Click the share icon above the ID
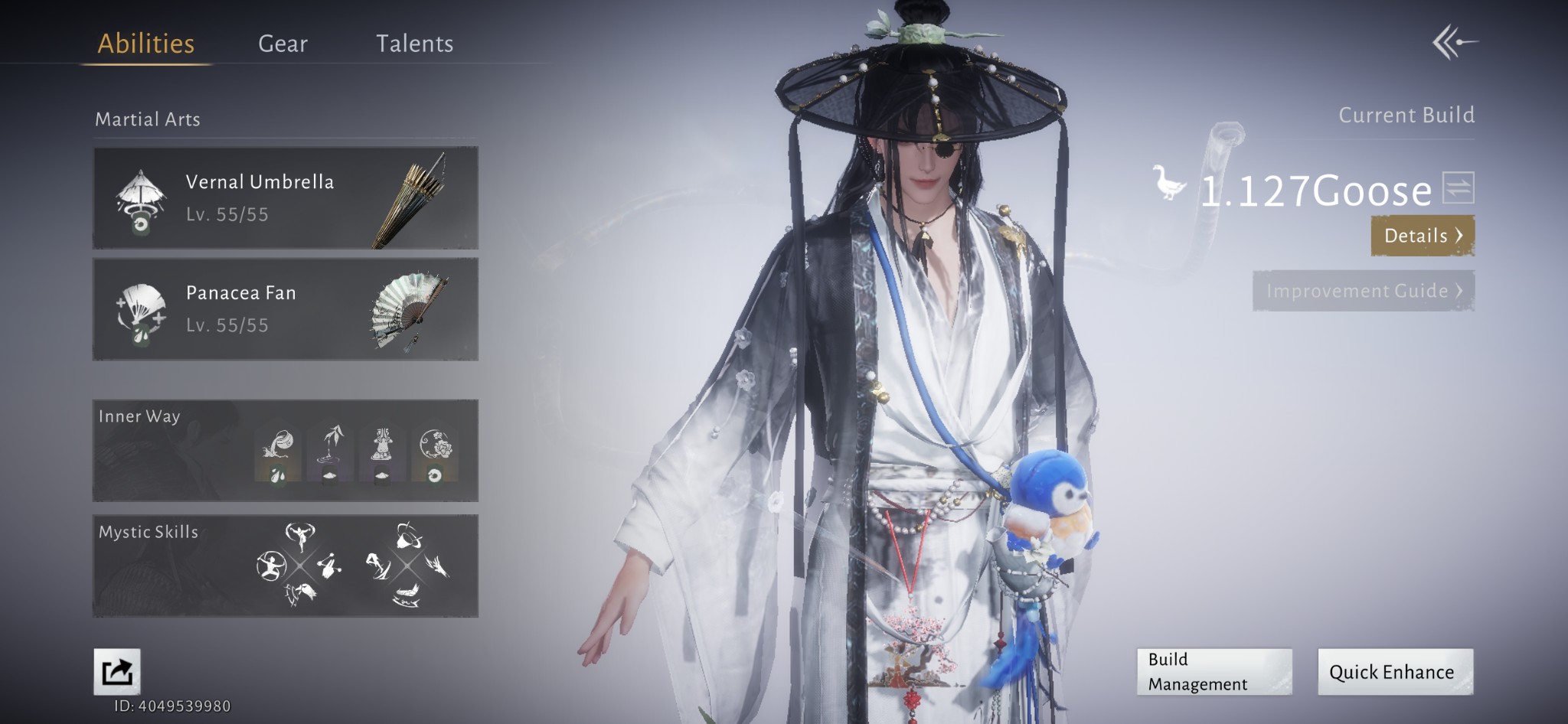Image resolution: width=1568 pixels, height=724 pixels. tap(117, 671)
